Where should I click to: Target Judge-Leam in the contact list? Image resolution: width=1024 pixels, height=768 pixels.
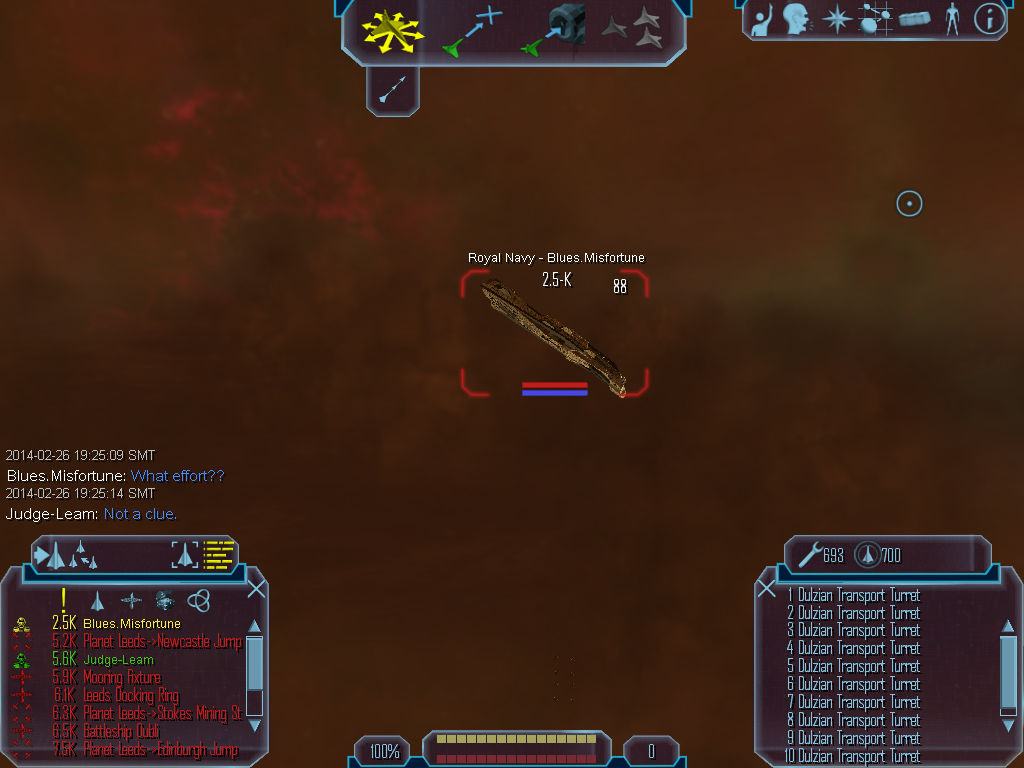coord(118,660)
